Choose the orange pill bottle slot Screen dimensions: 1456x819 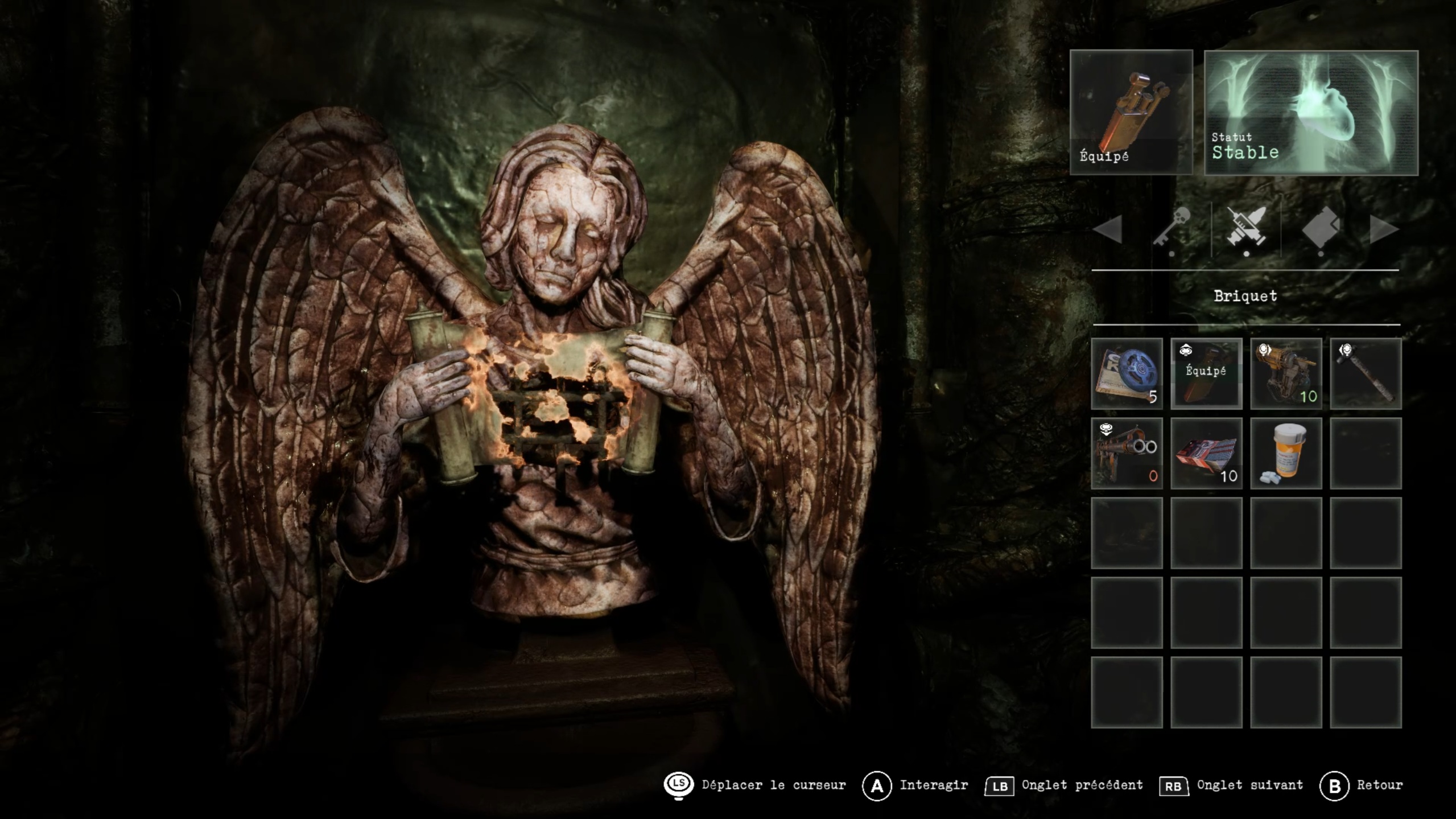[x=1286, y=453]
